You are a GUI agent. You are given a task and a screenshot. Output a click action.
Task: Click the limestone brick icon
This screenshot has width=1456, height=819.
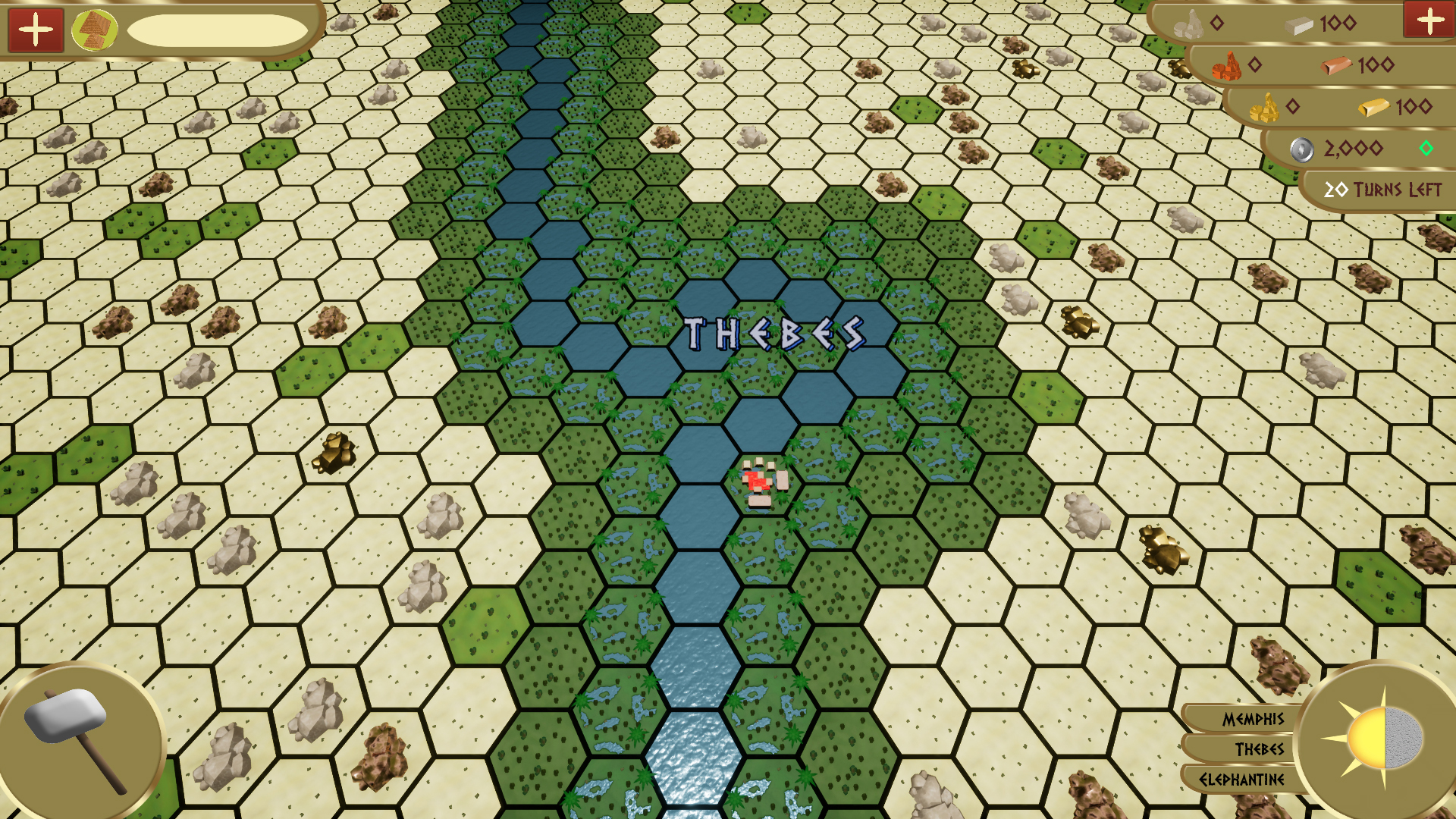[1298, 24]
